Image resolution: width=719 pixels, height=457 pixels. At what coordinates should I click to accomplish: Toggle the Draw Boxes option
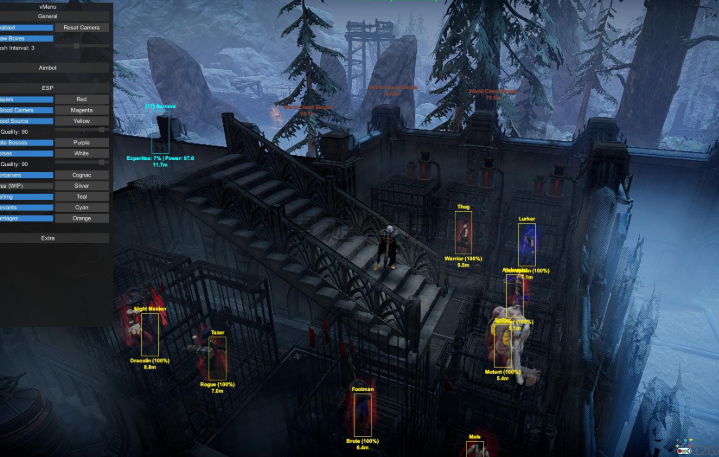point(24,37)
